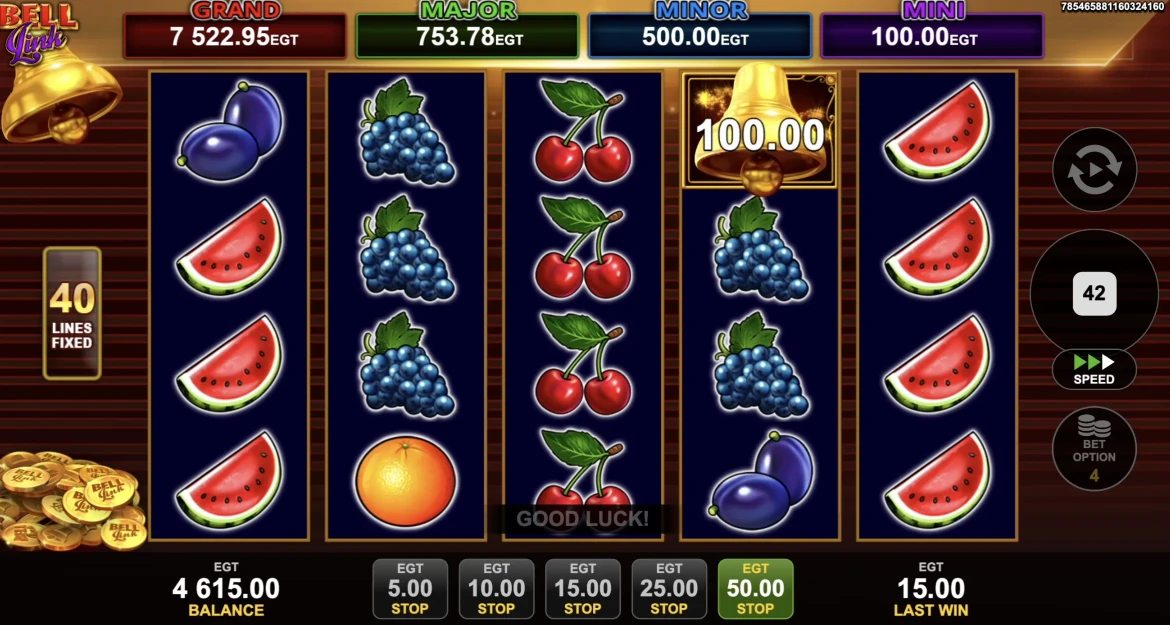The height and width of the screenshot is (625, 1170).
Task: Choose the 10.00 EGT stop button
Action: tap(496, 589)
